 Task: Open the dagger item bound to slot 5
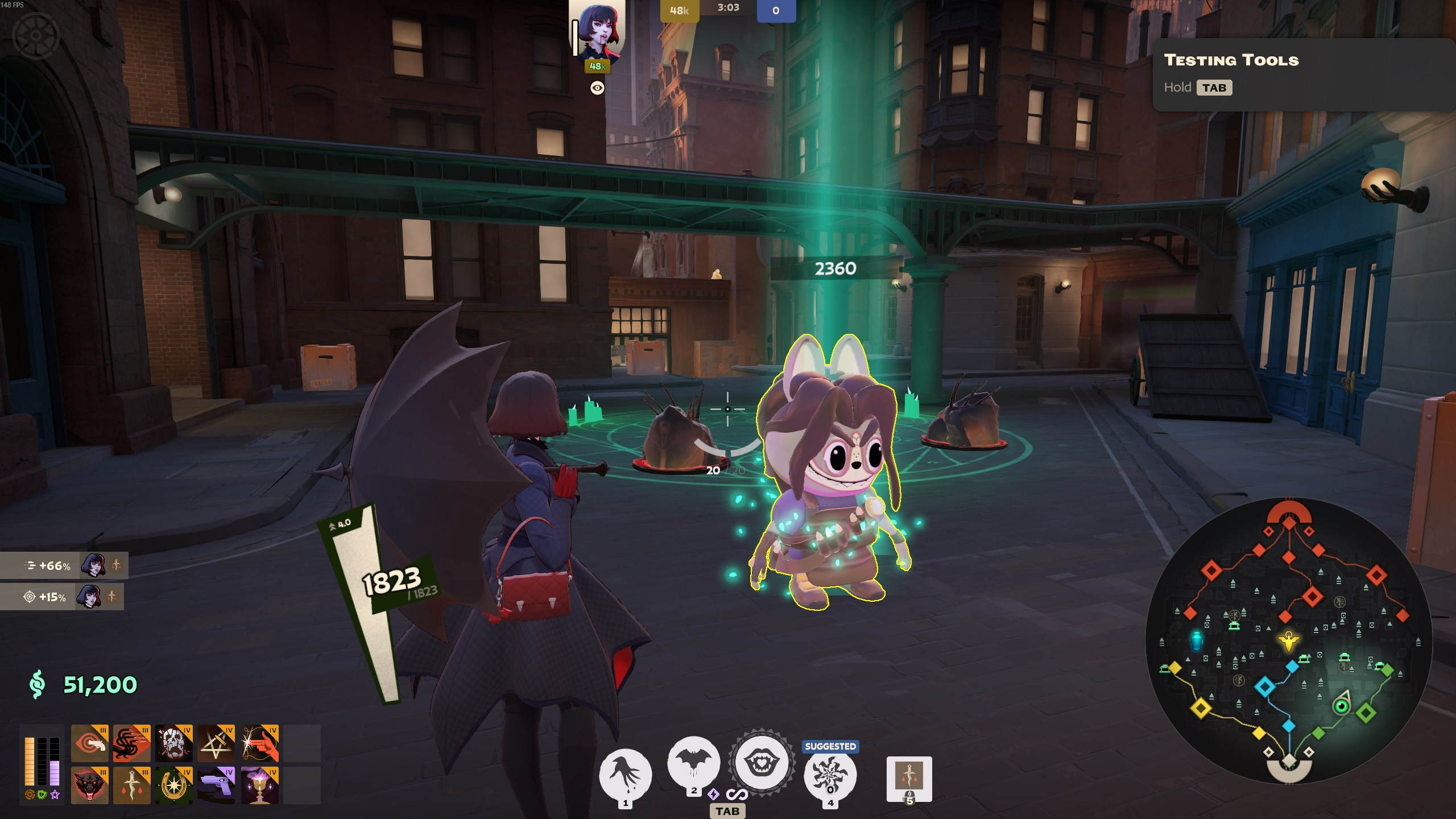(909, 775)
